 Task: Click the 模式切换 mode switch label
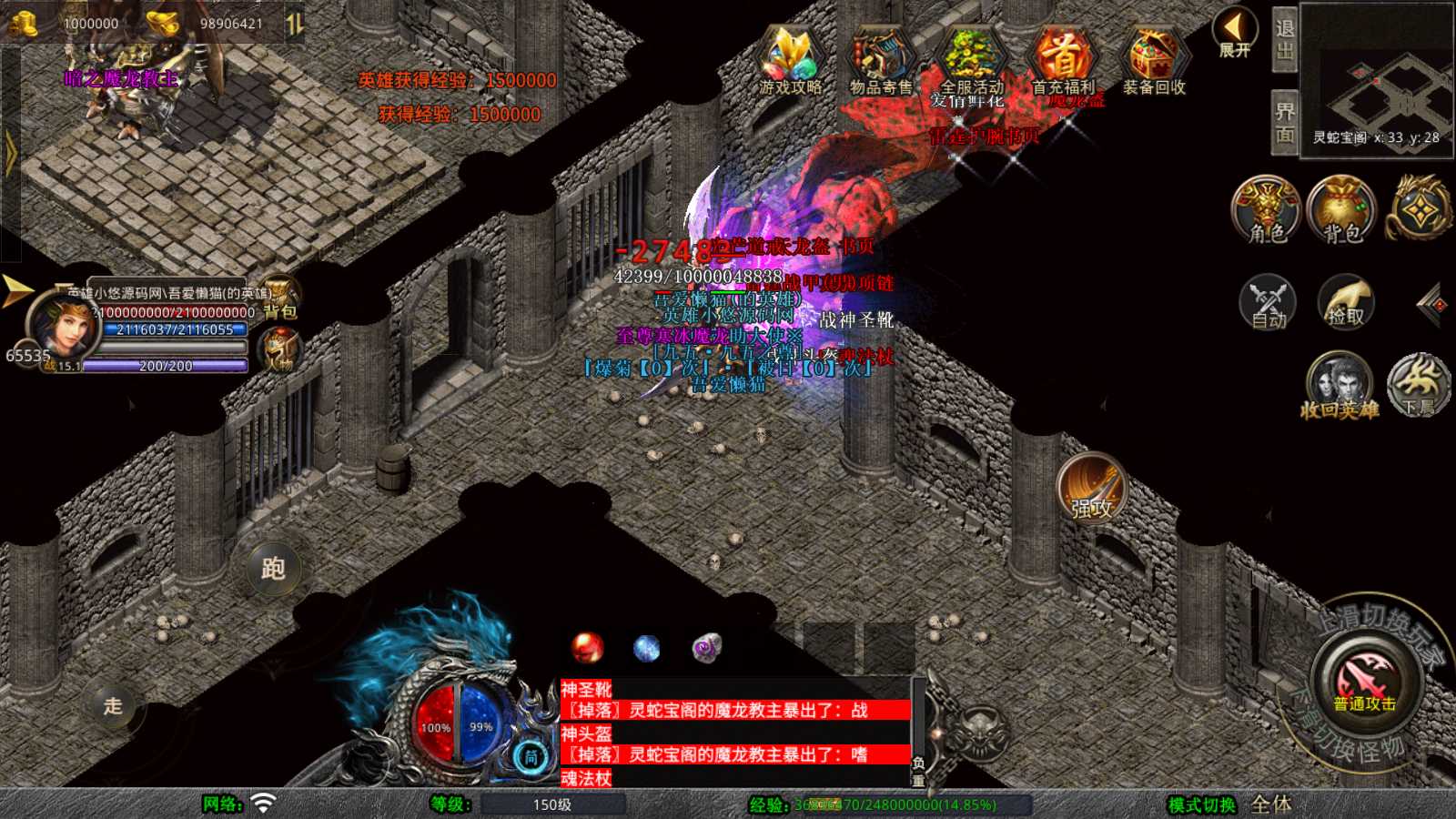1202,804
